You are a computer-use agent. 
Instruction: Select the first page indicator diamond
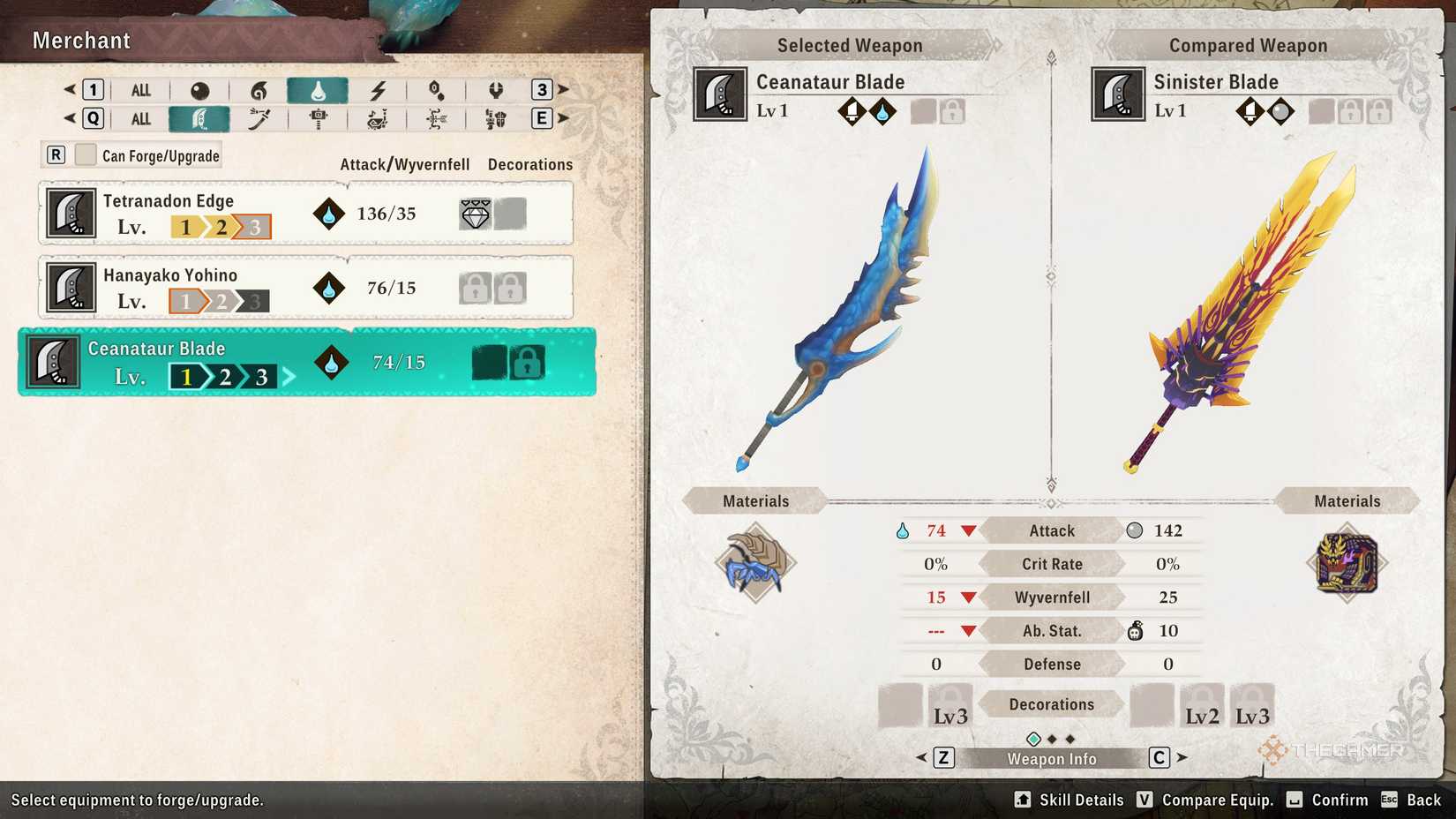pyautogui.click(x=1033, y=738)
